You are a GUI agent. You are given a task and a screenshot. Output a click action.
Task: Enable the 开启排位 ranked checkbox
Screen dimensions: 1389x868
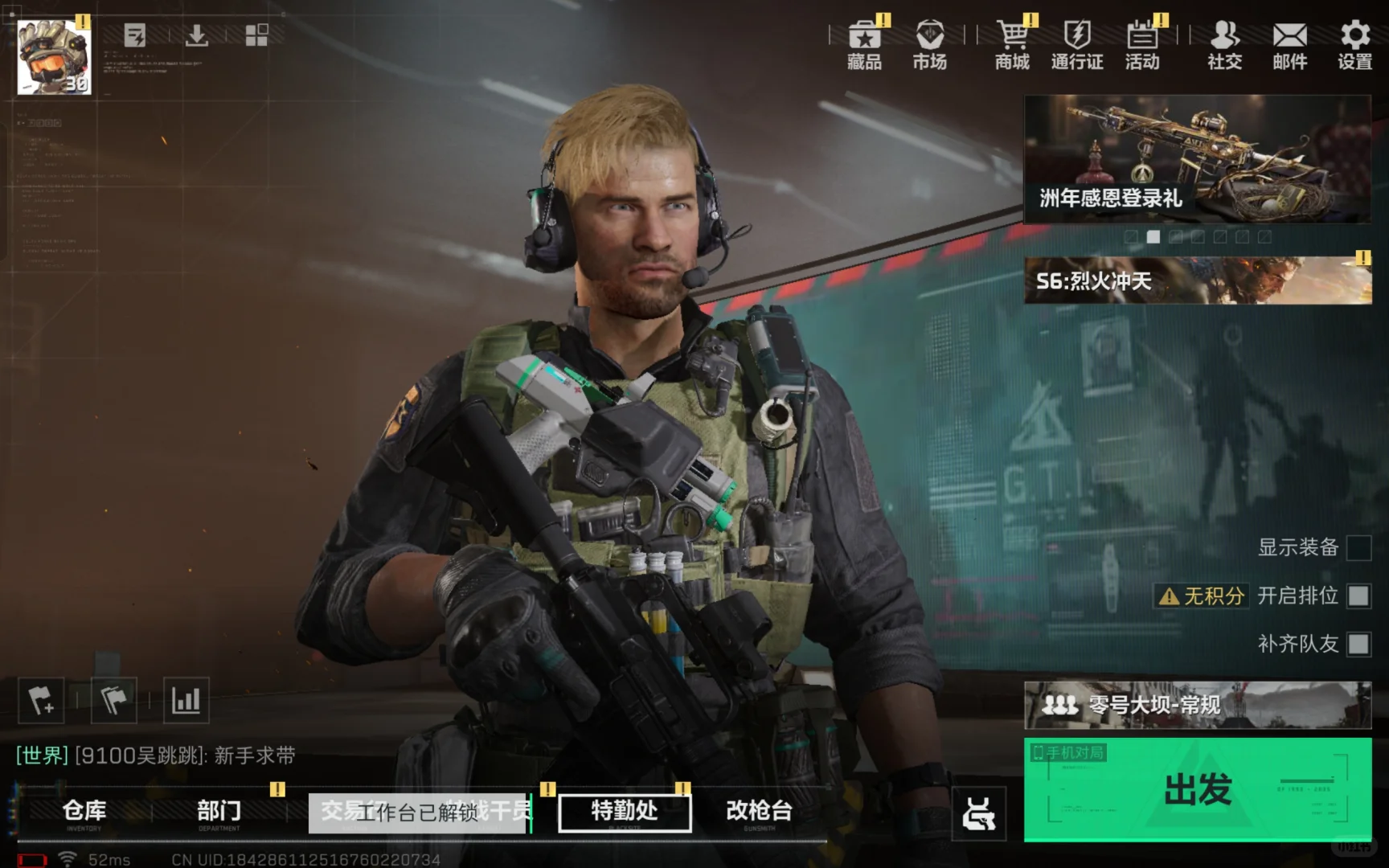[1358, 596]
